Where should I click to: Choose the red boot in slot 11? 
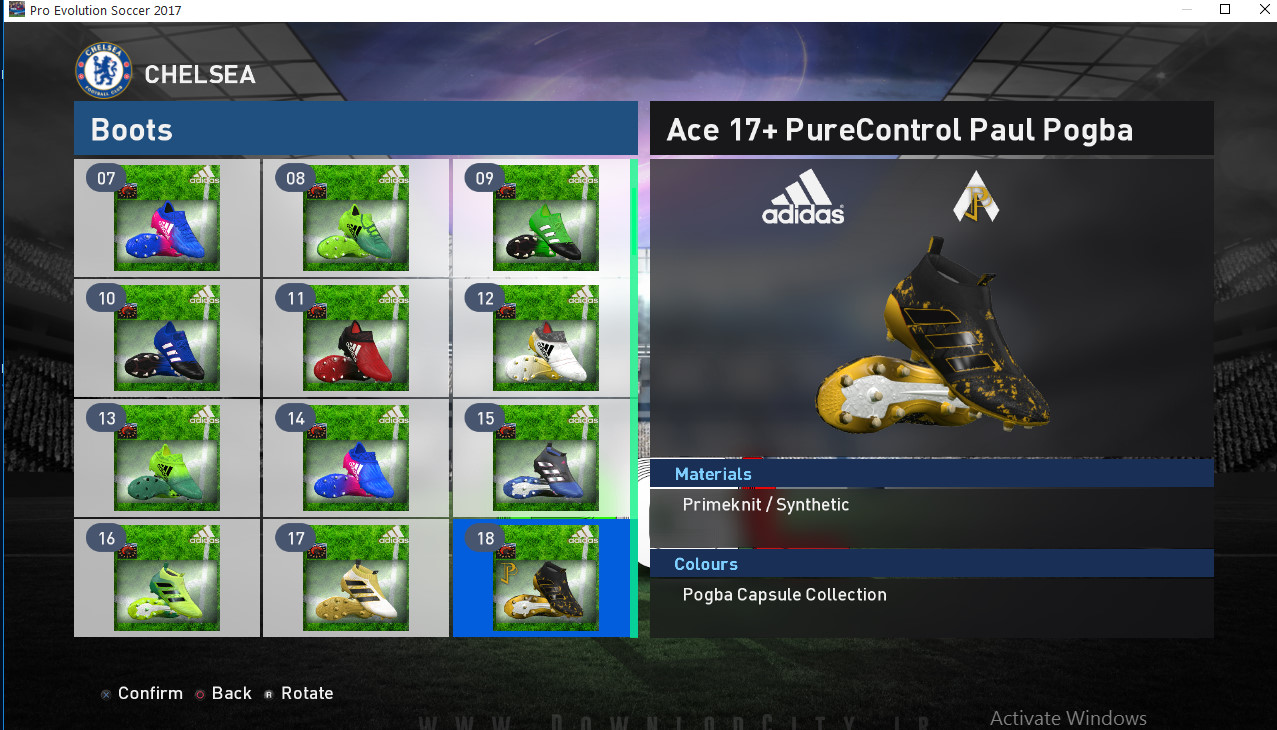click(x=356, y=338)
